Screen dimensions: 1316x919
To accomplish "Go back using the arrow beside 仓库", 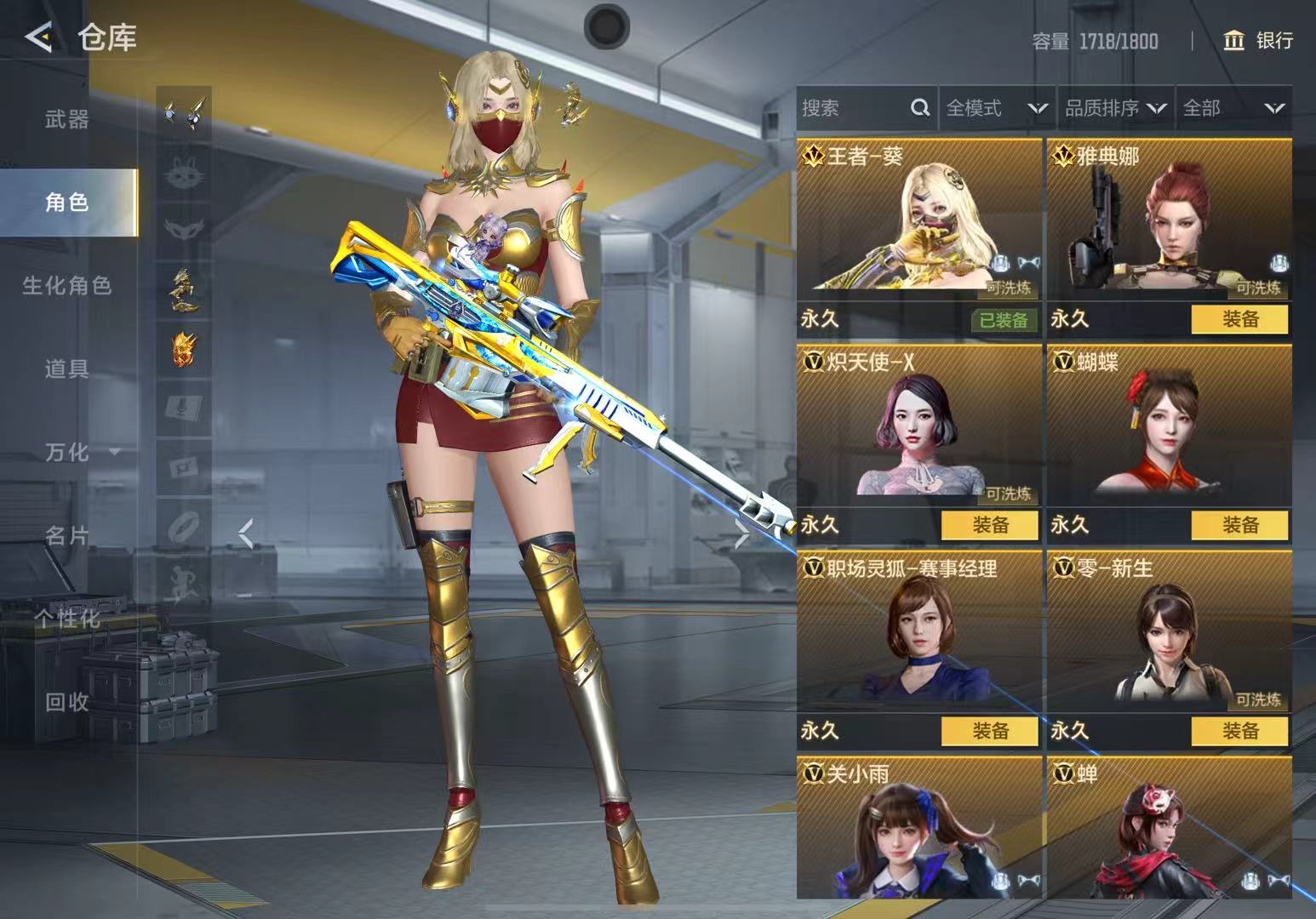I will click(x=38, y=37).
